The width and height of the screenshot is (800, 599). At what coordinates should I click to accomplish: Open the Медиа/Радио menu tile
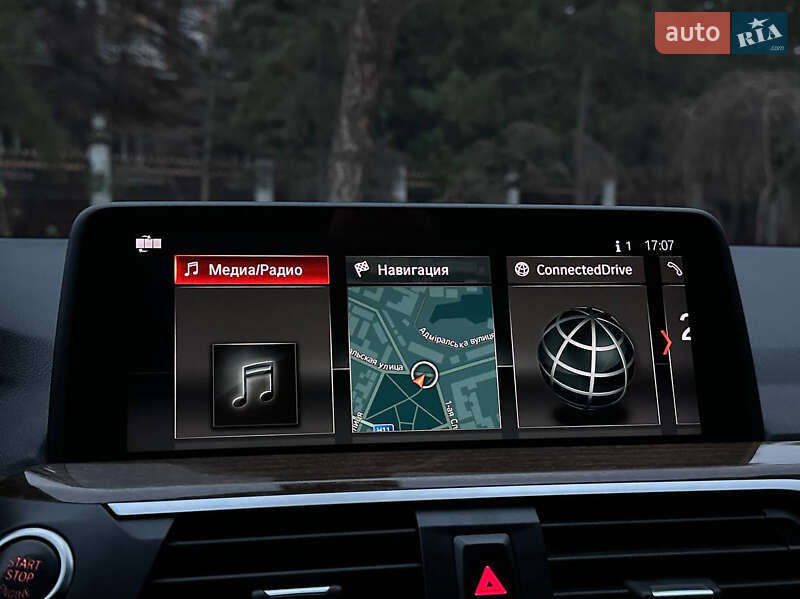click(252, 345)
